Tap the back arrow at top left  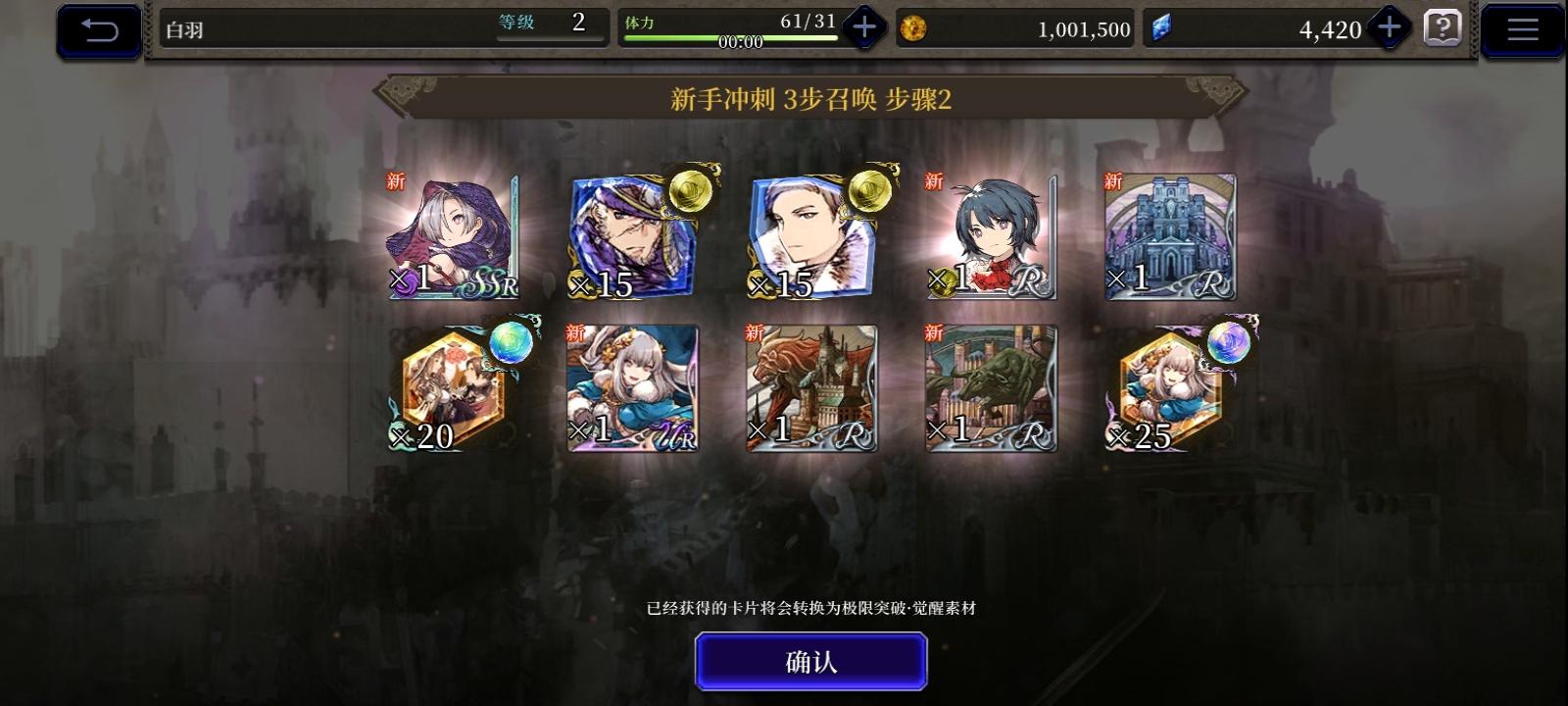(x=97, y=28)
